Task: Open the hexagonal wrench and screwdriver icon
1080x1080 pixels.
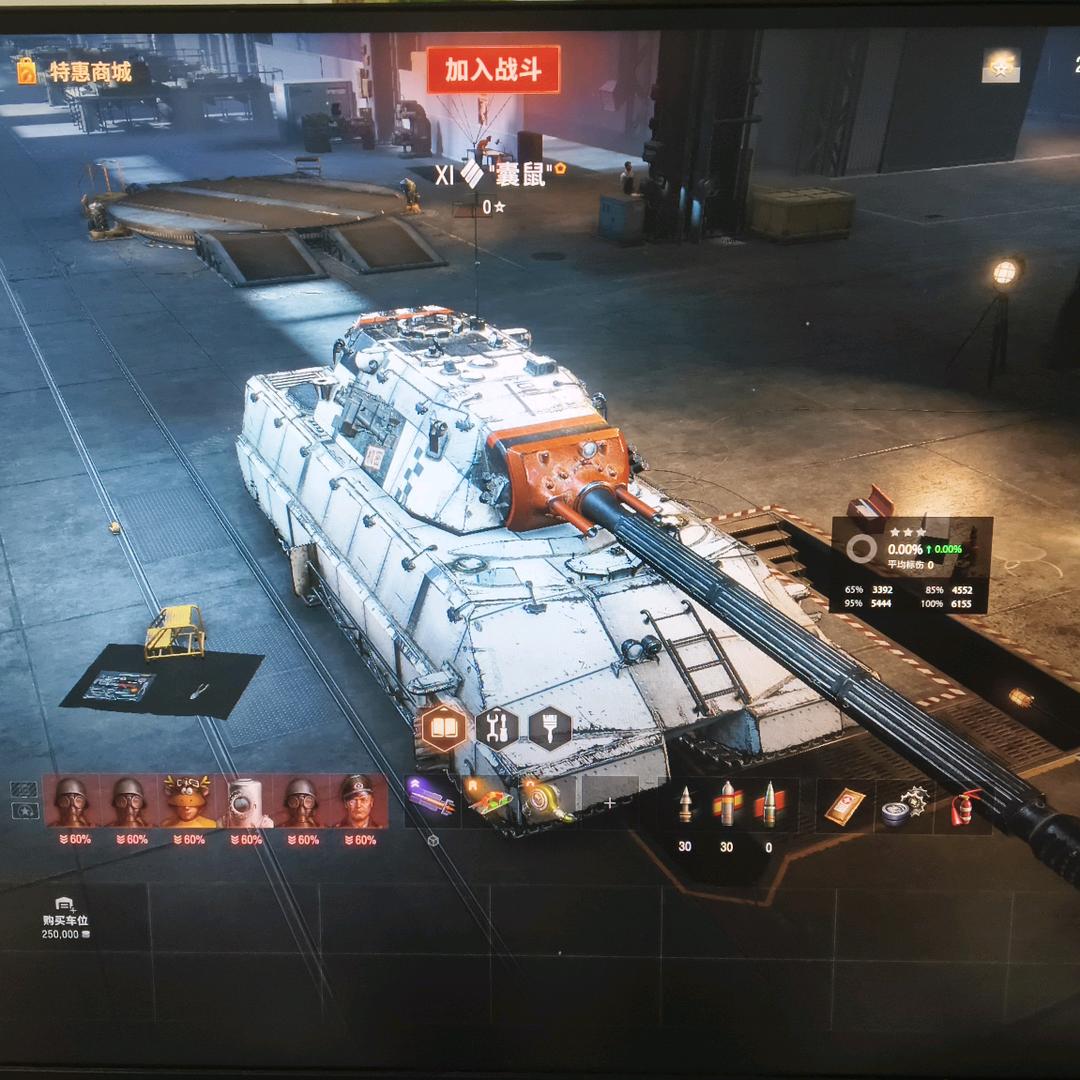Action: pos(497,728)
